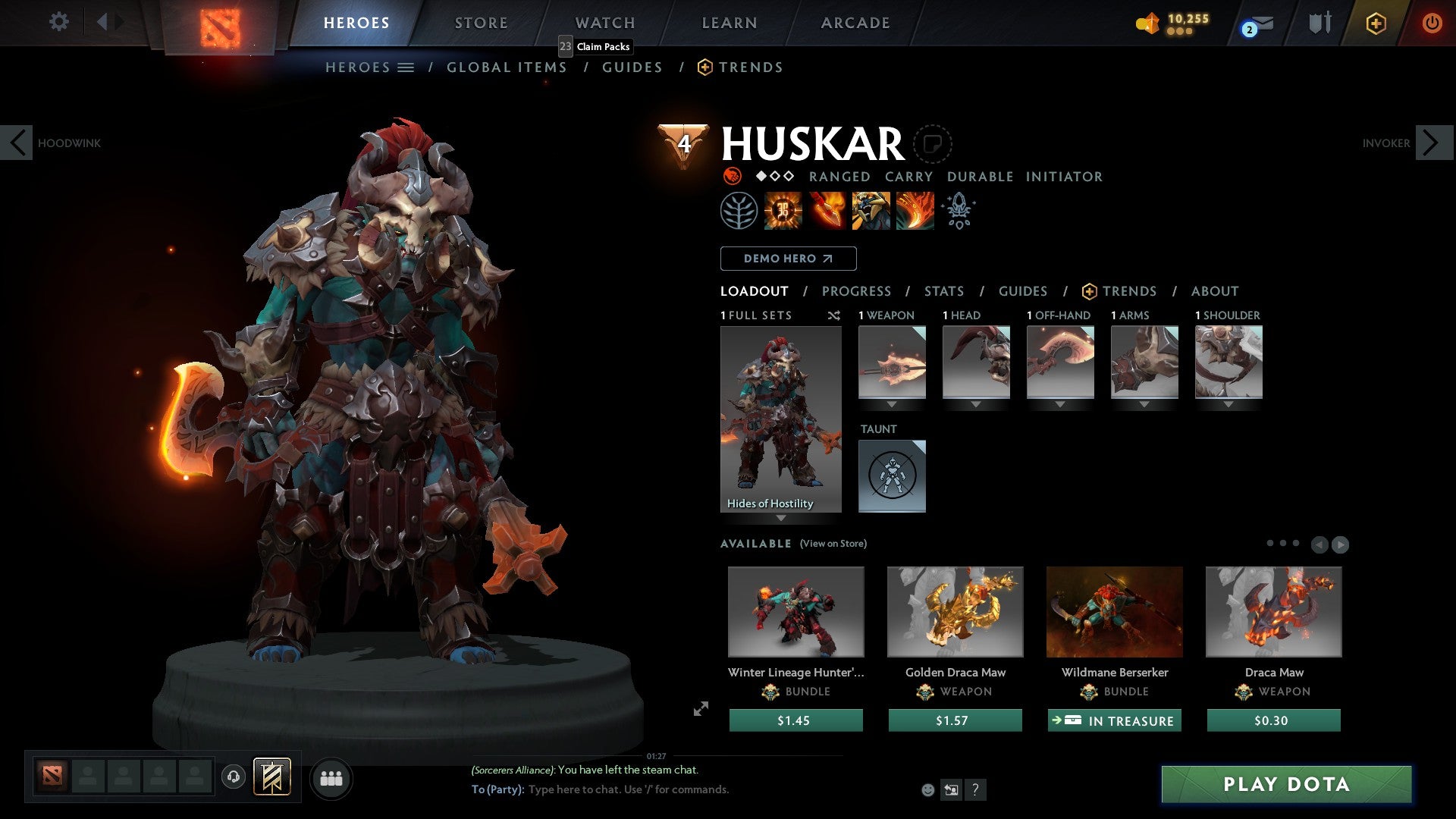This screenshot has width=1456, height=819.
Task: Click the Dota Plus hexagon icon
Action: click(1375, 23)
